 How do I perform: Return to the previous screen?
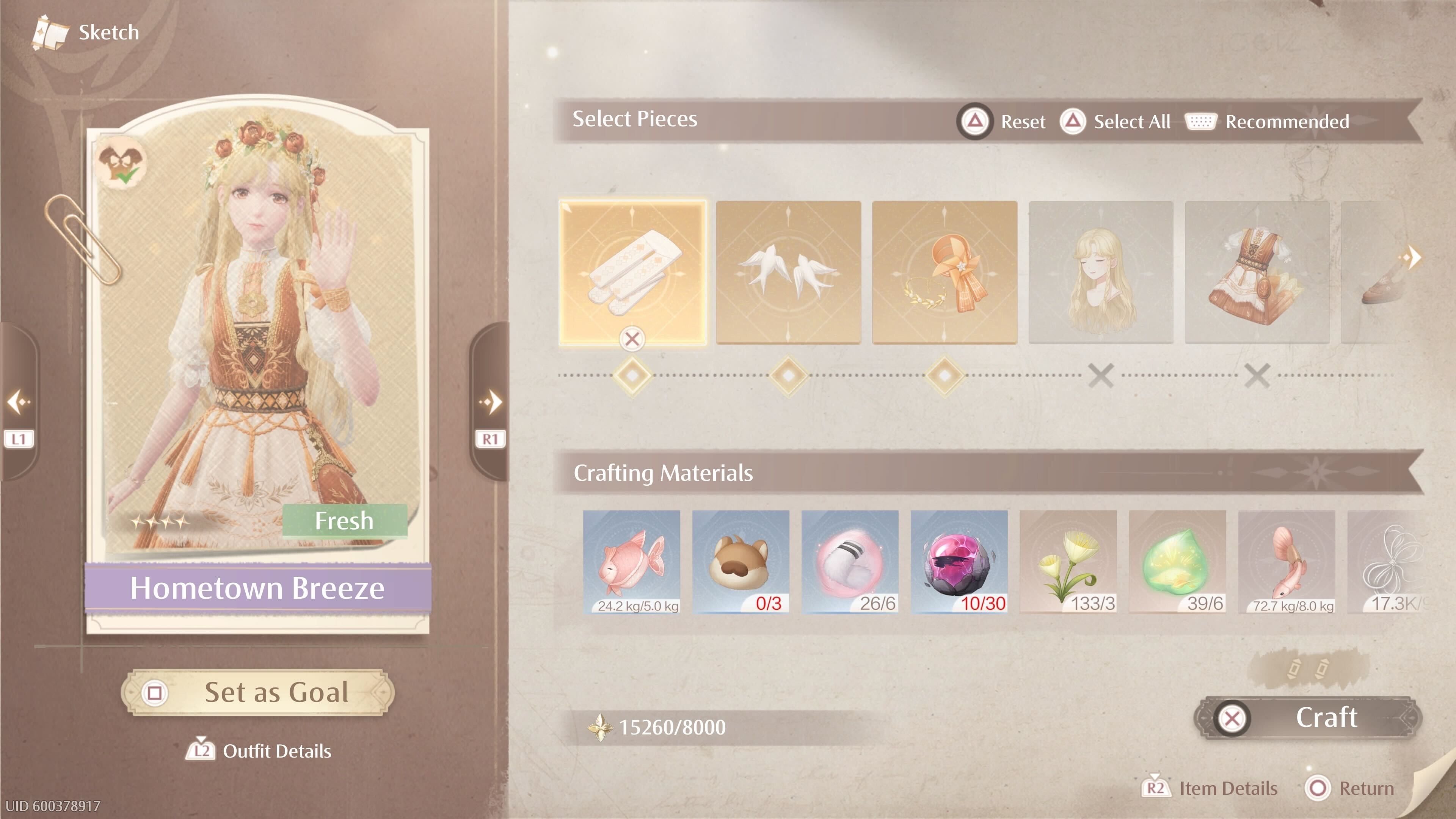(x=1350, y=788)
